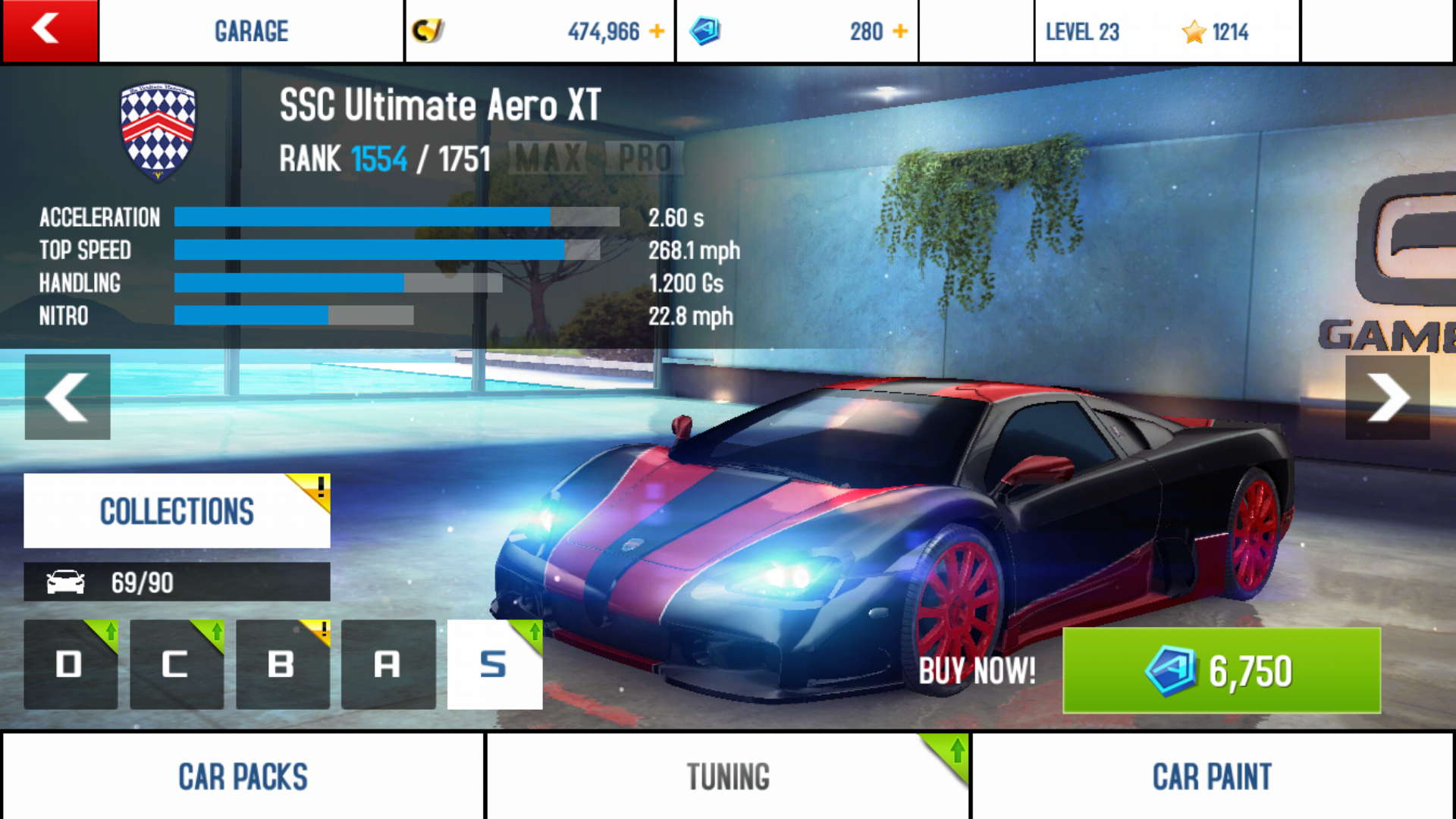Select the class S car tab
The image size is (1456, 819).
(494, 664)
